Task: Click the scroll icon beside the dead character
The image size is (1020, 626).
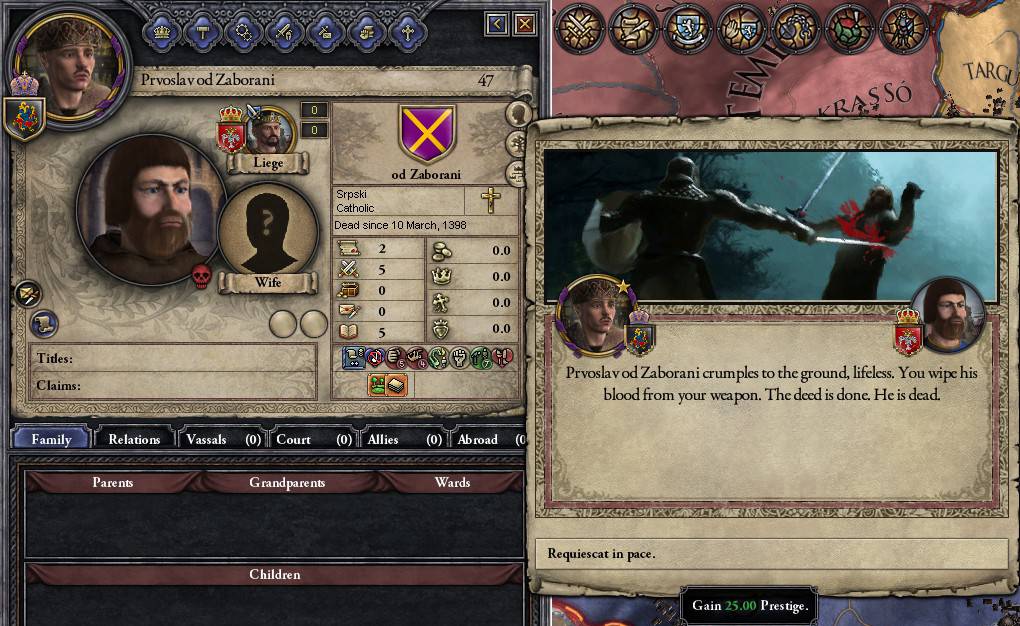Action: pyautogui.click(x=43, y=323)
